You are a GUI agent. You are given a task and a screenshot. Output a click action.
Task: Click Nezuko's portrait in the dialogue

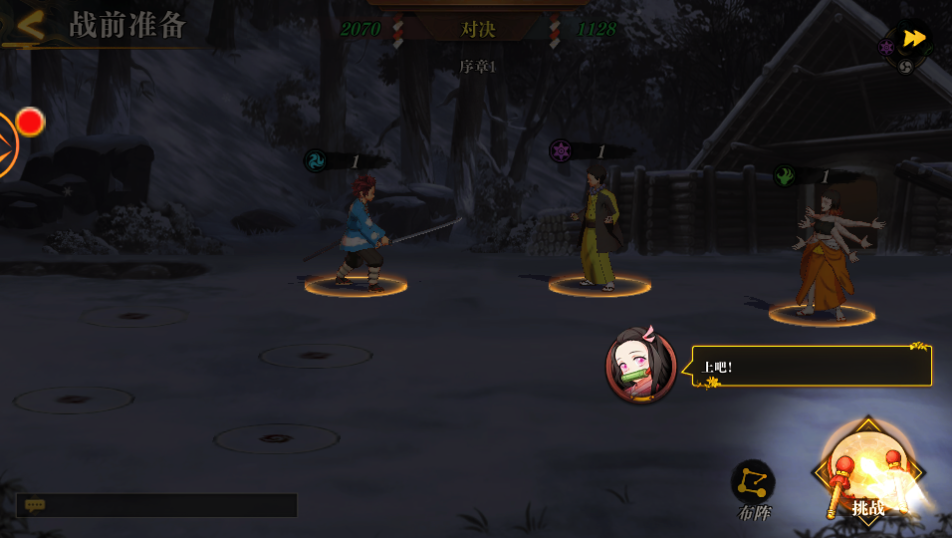tap(641, 365)
